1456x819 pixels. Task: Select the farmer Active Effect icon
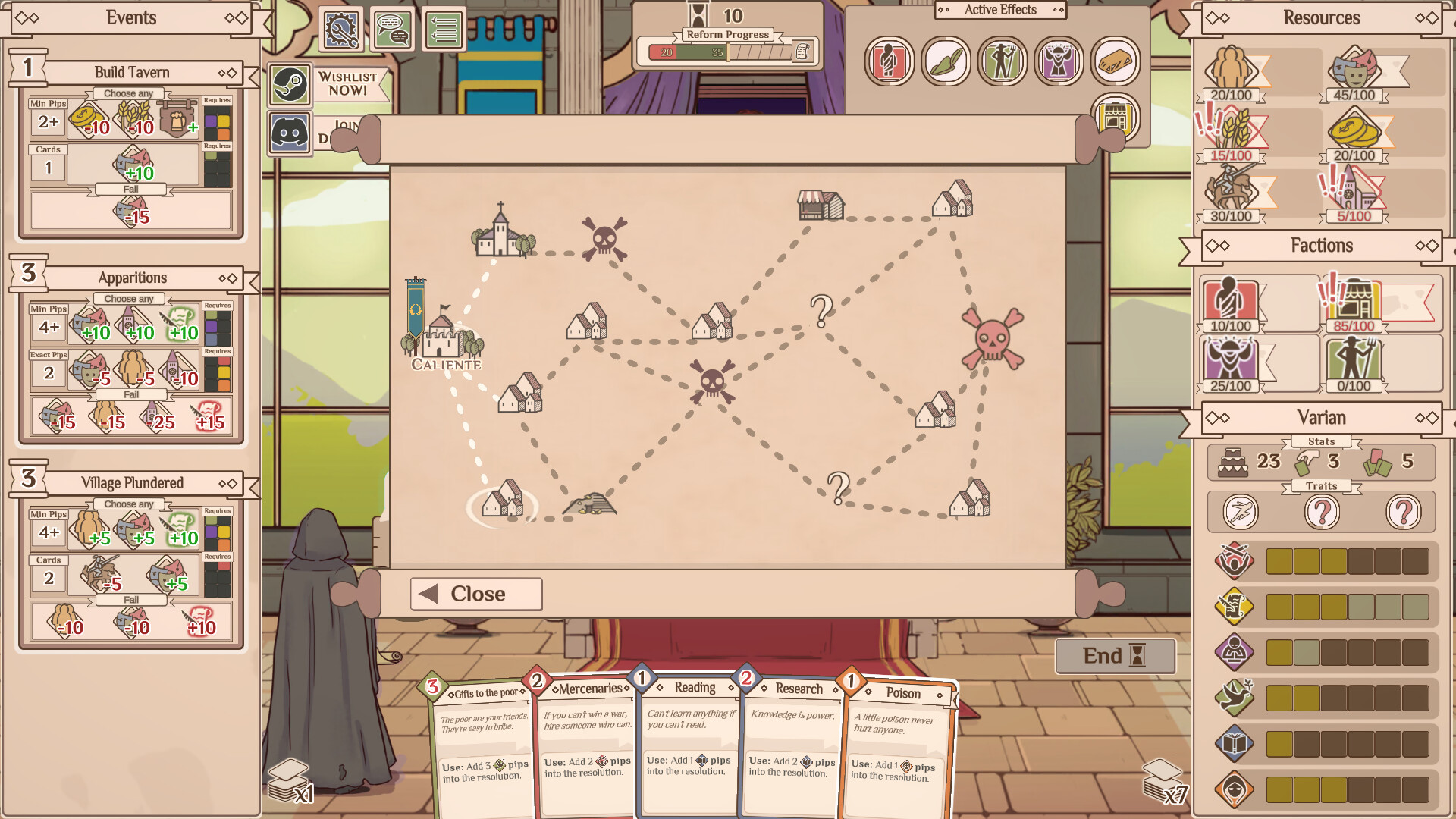click(1002, 61)
